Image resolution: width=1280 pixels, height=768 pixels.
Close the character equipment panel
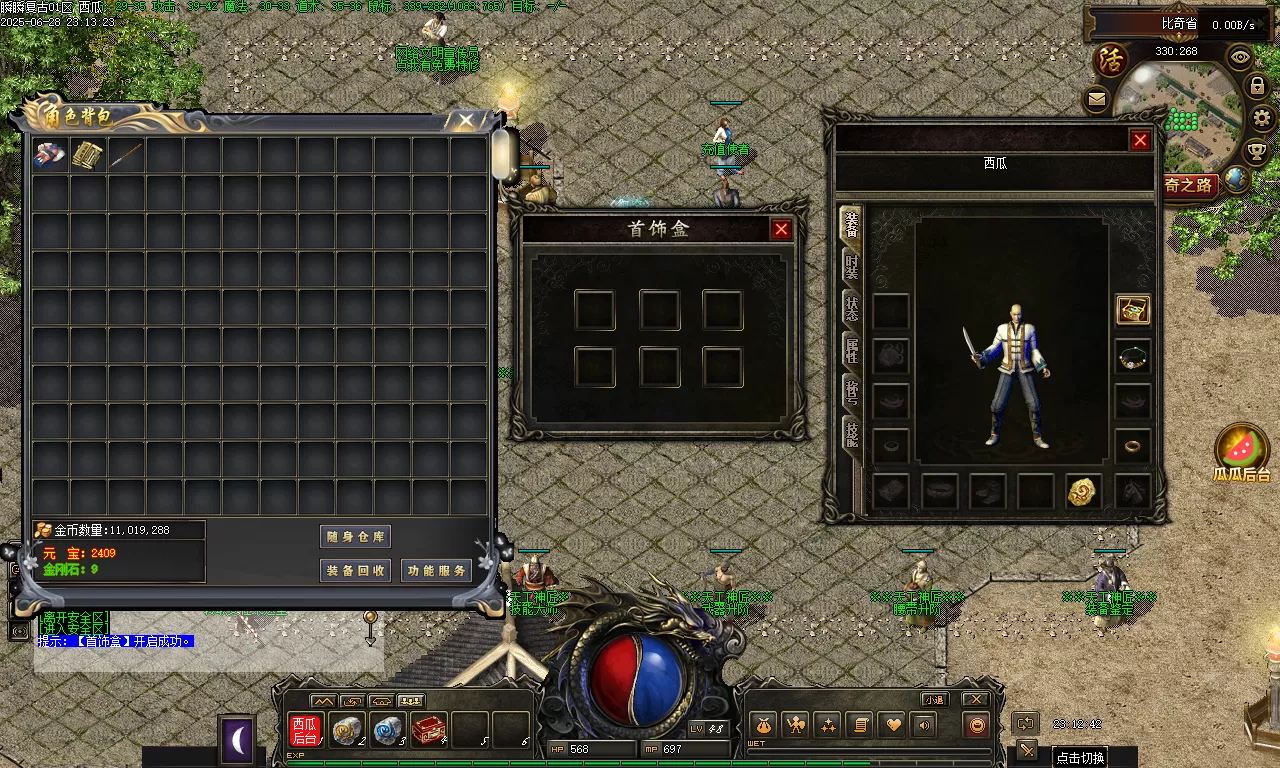(1140, 141)
